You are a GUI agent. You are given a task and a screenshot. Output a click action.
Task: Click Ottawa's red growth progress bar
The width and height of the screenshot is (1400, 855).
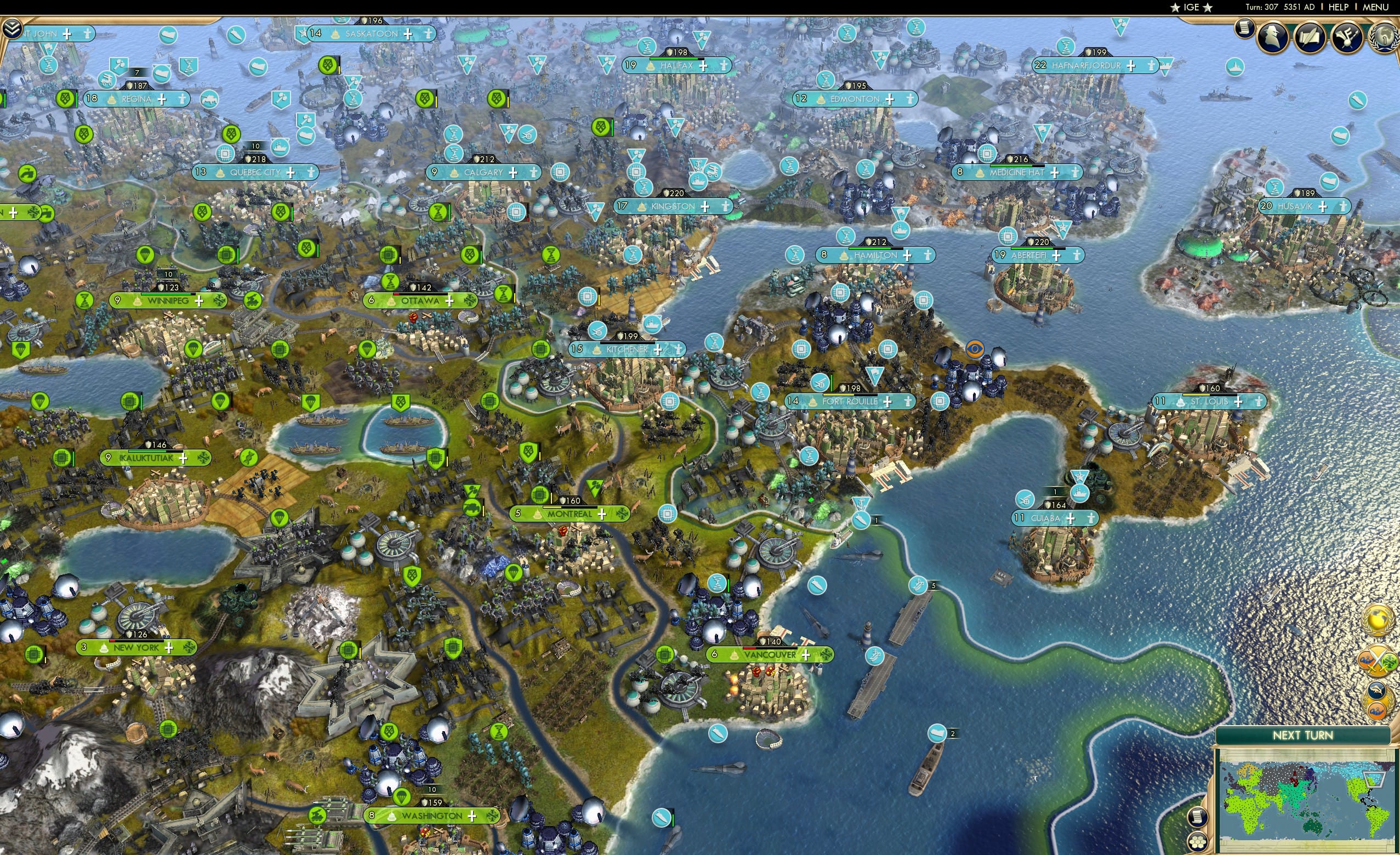(x=396, y=294)
